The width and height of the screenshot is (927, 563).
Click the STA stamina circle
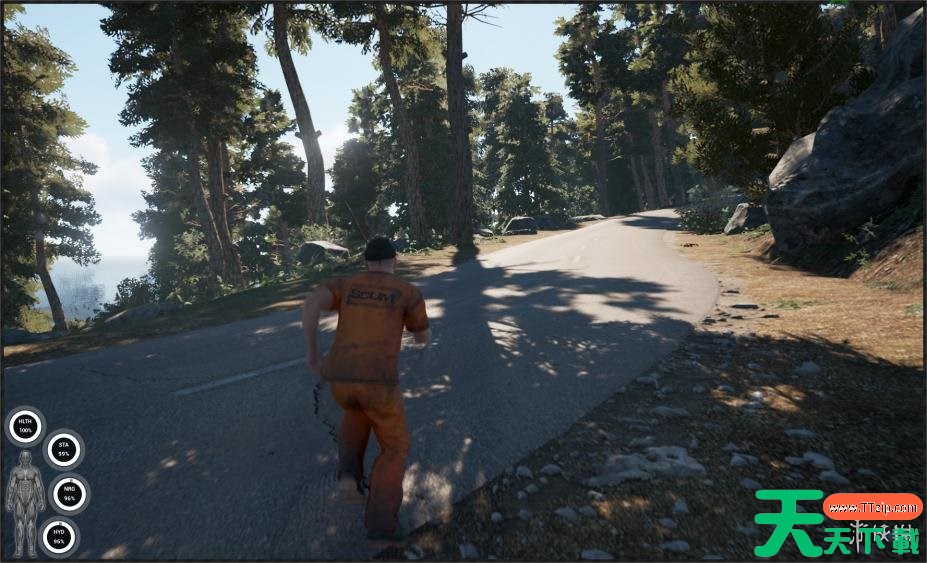[64, 450]
